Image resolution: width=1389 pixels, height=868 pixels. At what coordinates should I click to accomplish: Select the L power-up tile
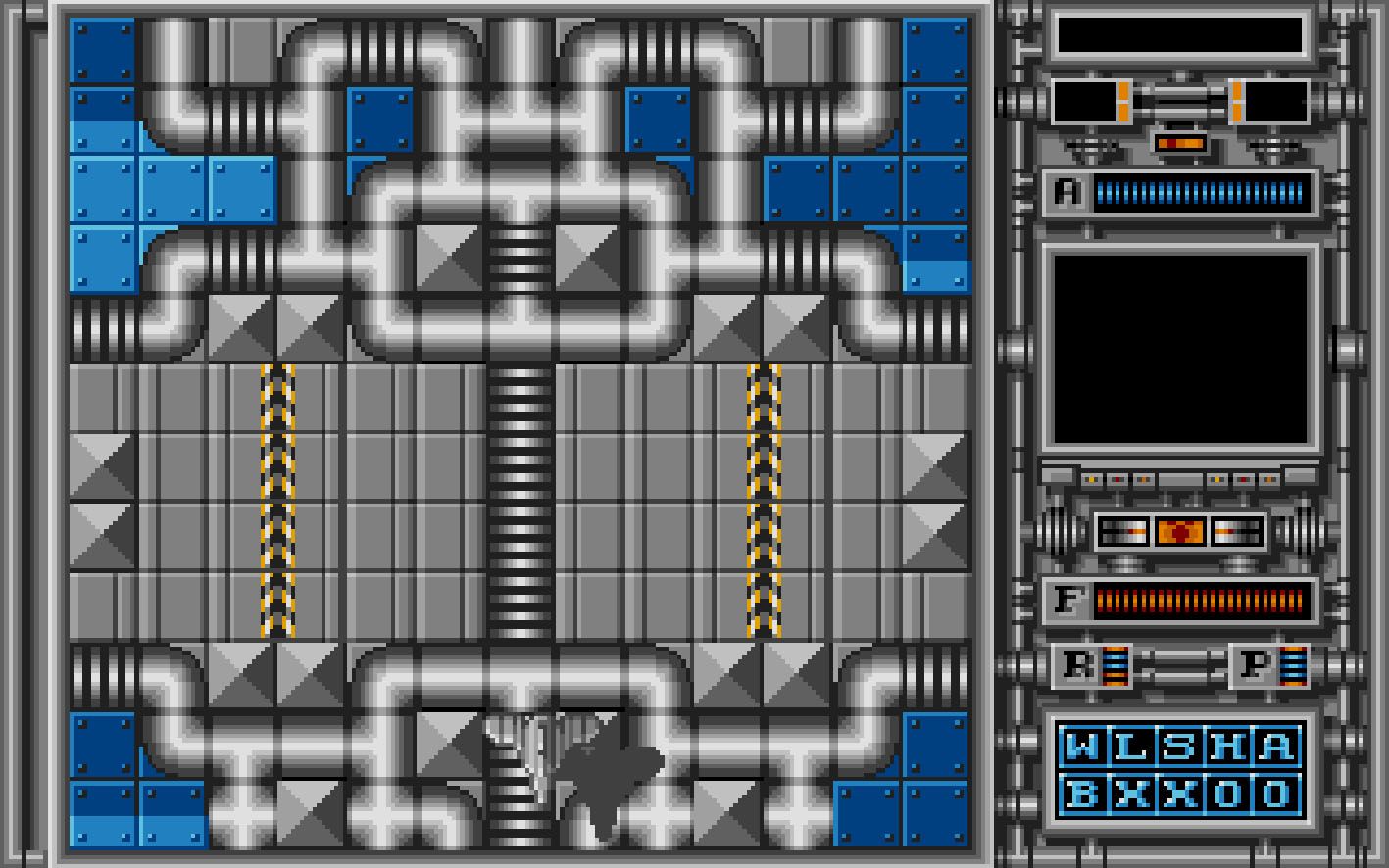[x=1130, y=747]
